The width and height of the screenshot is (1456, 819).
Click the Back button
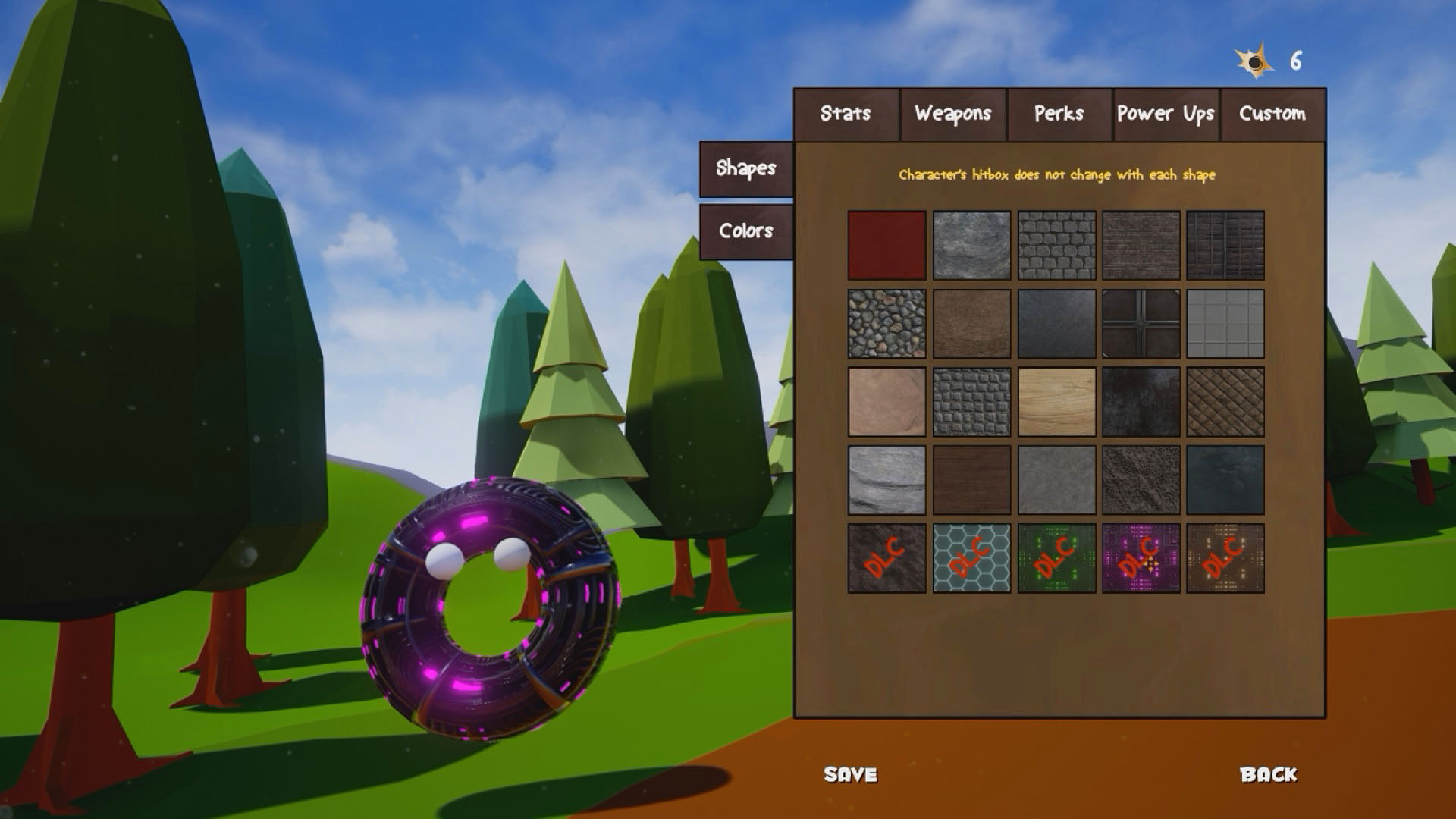coord(1269,775)
